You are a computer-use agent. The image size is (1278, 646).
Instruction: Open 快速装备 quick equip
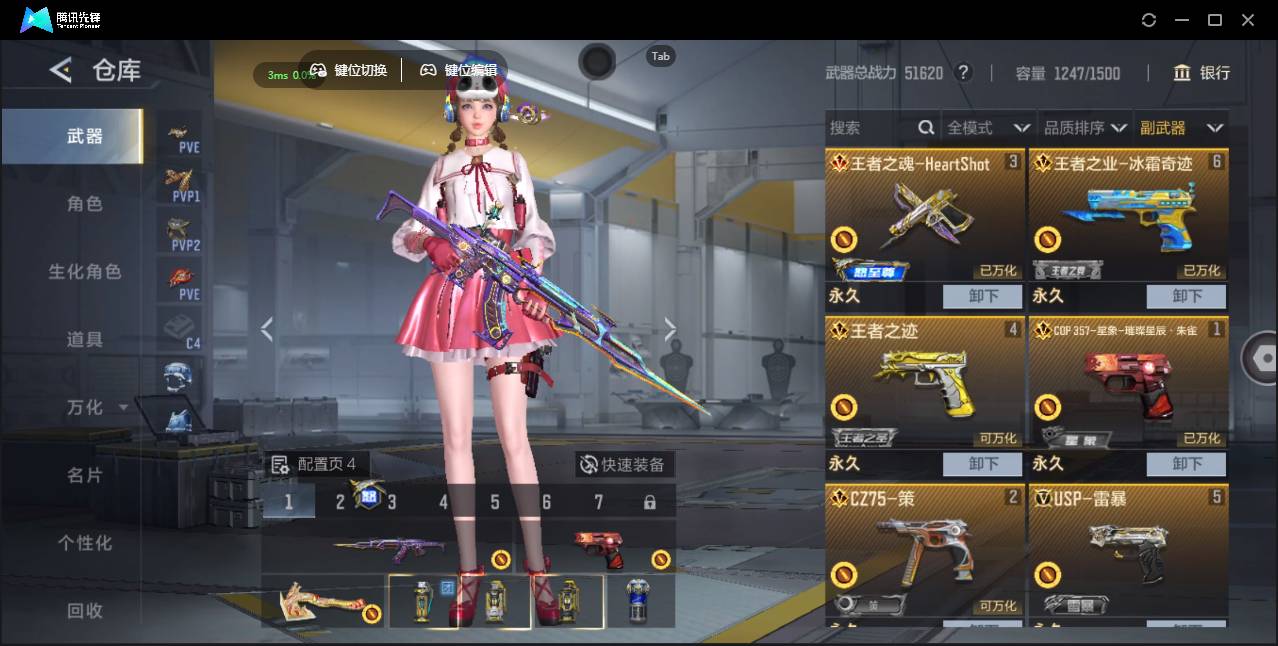point(625,465)
